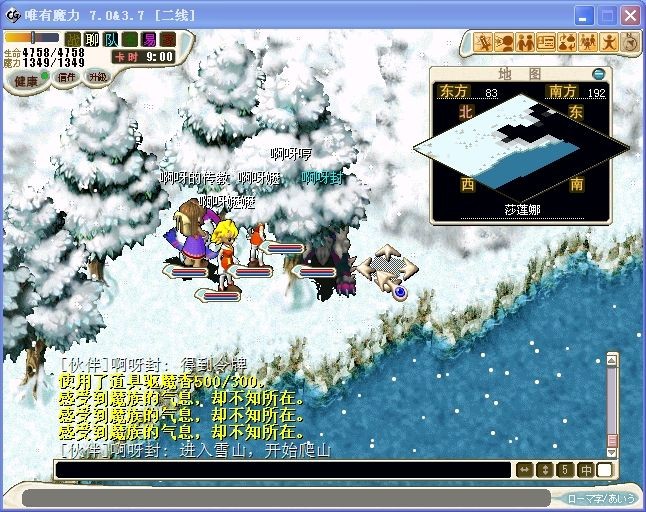
Task: Open the family group icon
Action: pyautogui.click(x=588, y=42)
